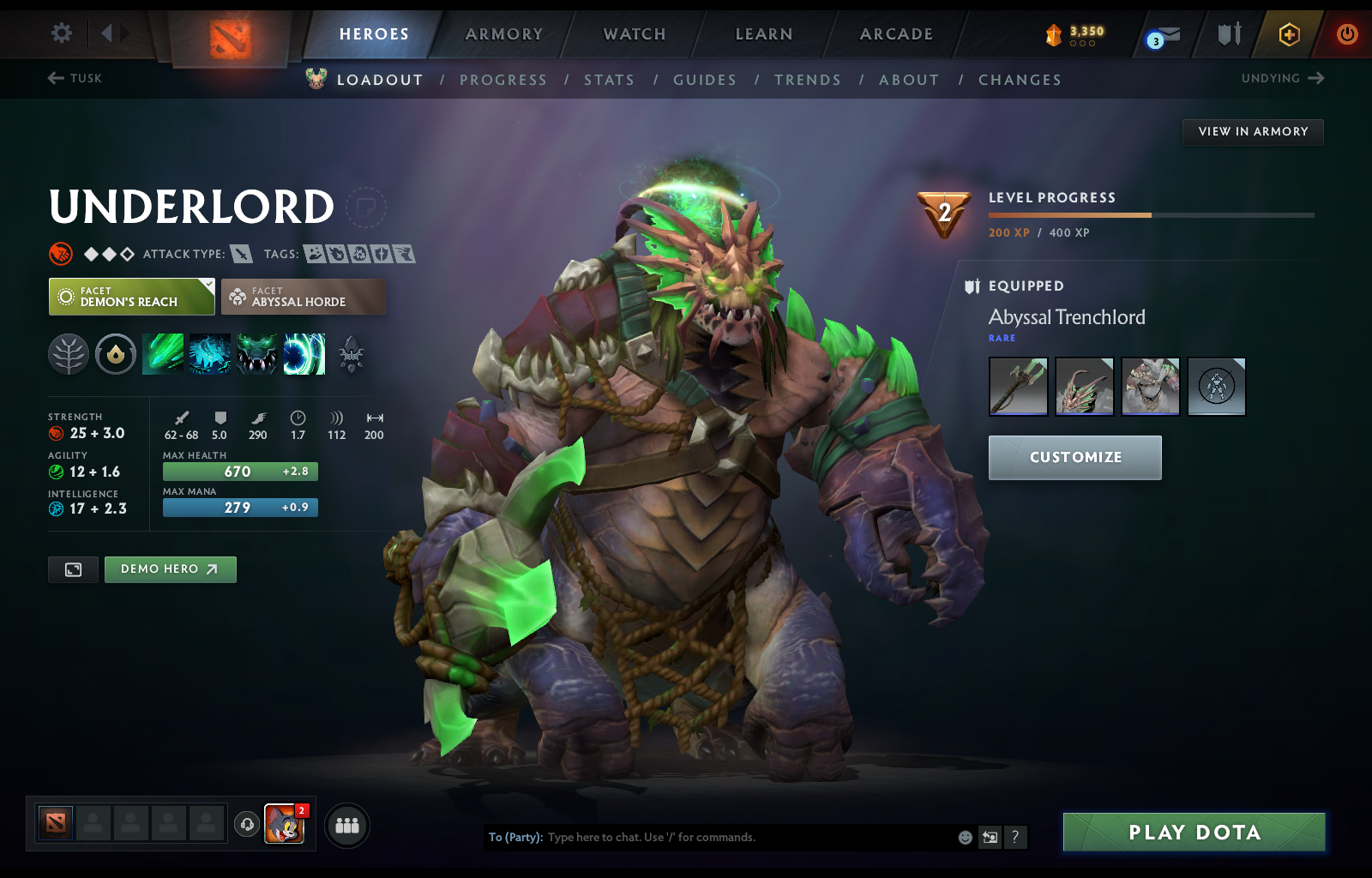This screenshot has width=1372, height=878.
Task: Go back to Tusk hero page
Action: [x=74, y=78]
